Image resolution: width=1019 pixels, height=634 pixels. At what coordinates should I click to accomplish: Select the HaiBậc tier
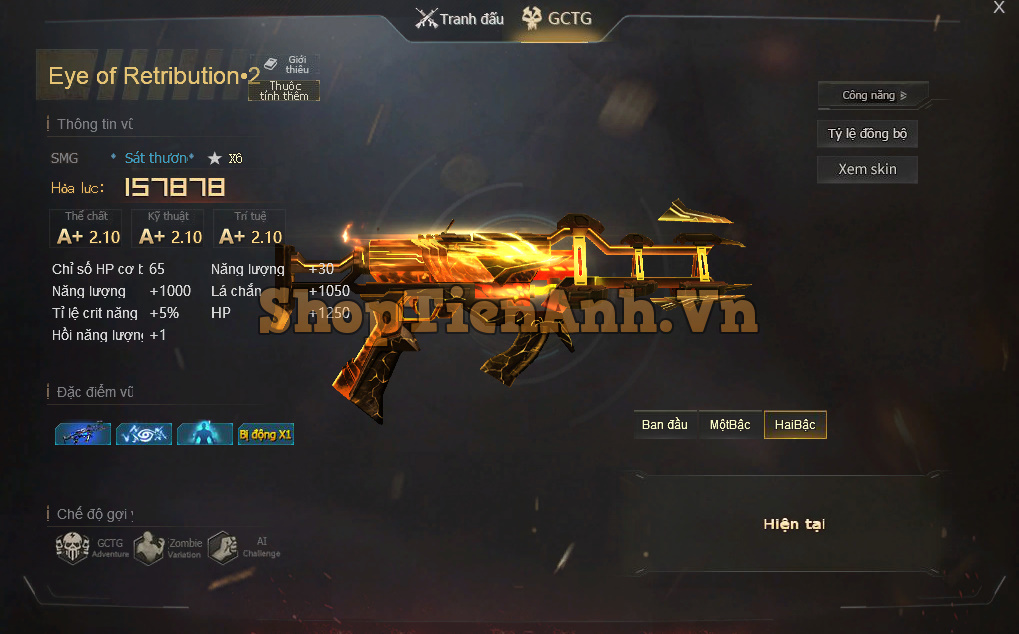click(x=795, y=425)
